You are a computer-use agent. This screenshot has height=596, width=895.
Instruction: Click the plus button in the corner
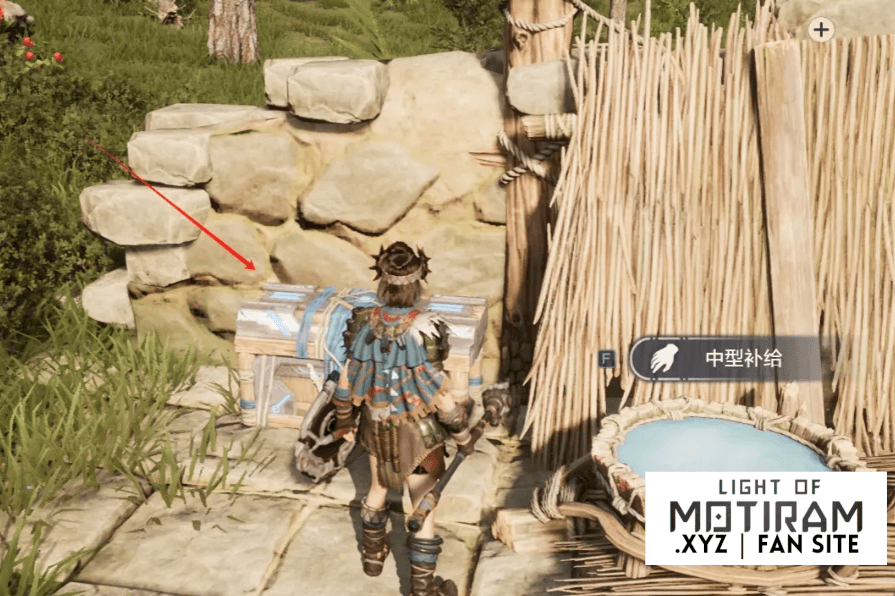[x=821, y=29]
